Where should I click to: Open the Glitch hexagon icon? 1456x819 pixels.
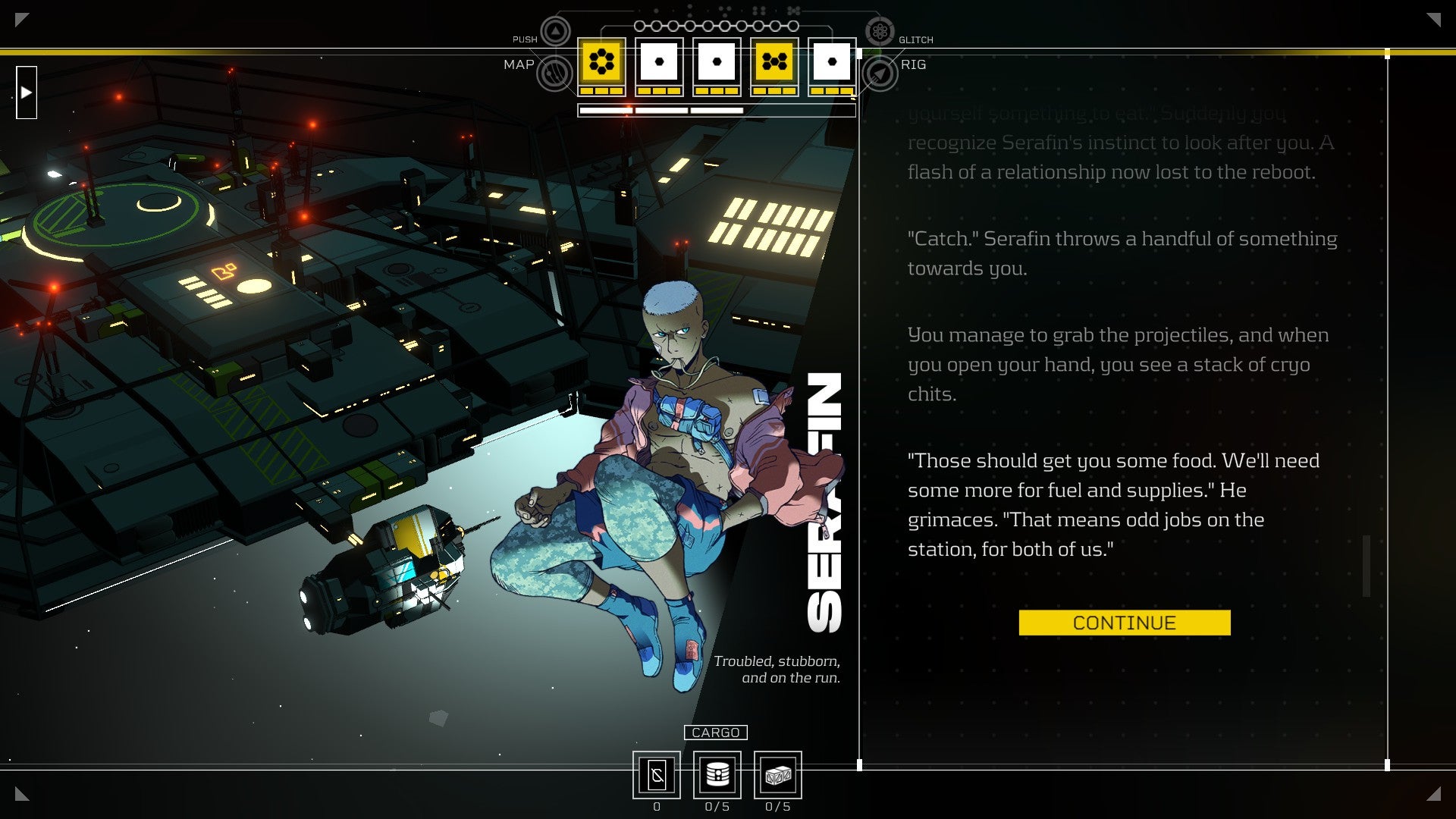[x=880, y=32]
